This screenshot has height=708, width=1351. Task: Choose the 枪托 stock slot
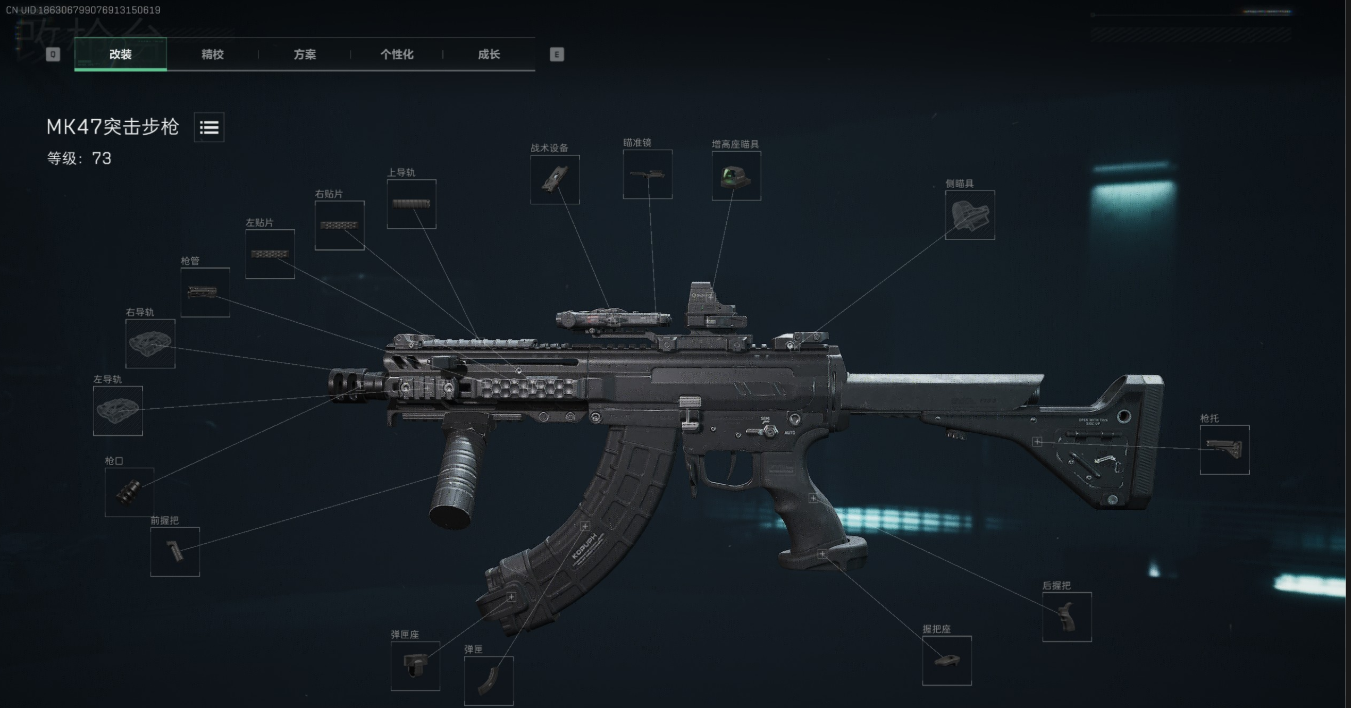click(x=1224, y=450)
